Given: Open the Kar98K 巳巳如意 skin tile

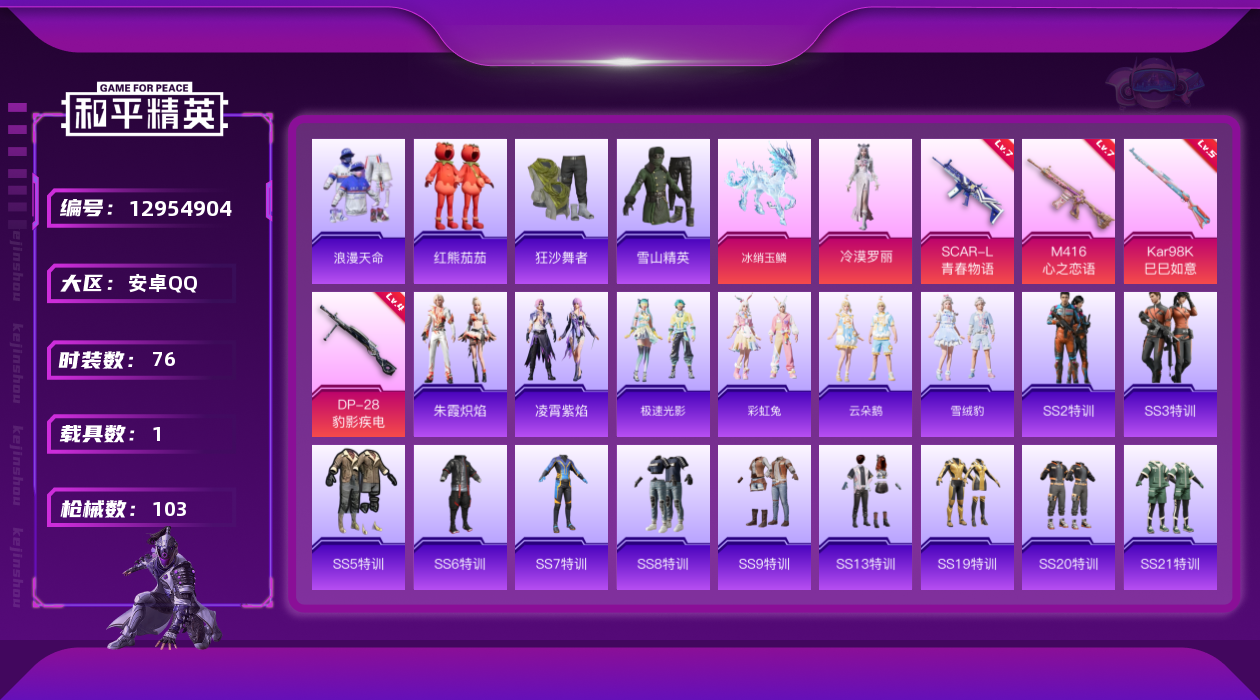Looking at the screenshot, I should (x=1170, y=210).
